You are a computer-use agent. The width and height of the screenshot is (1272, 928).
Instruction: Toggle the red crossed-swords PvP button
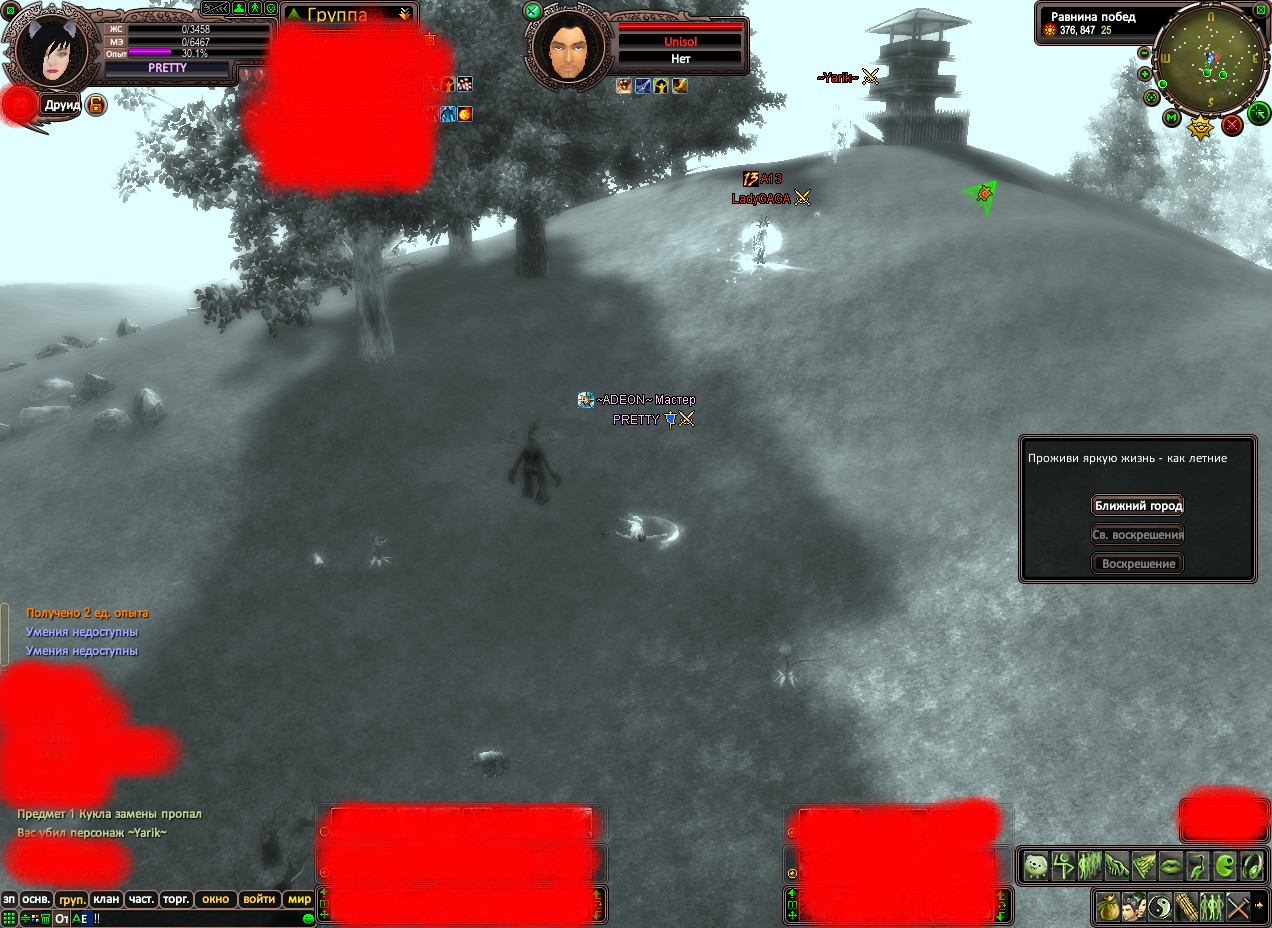(x=1232, y=124)
